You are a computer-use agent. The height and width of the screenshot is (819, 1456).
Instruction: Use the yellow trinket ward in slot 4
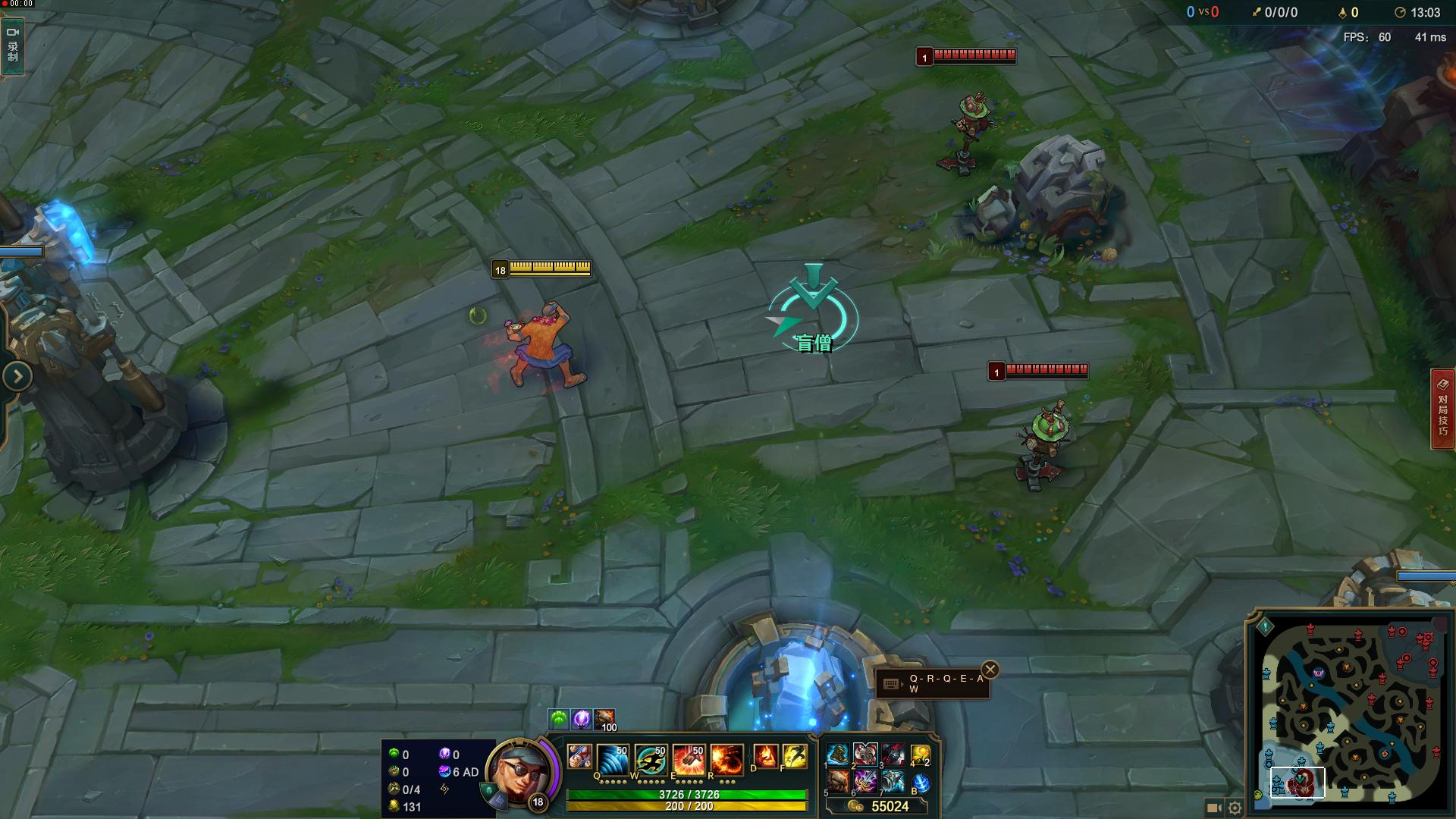[921, 755]
